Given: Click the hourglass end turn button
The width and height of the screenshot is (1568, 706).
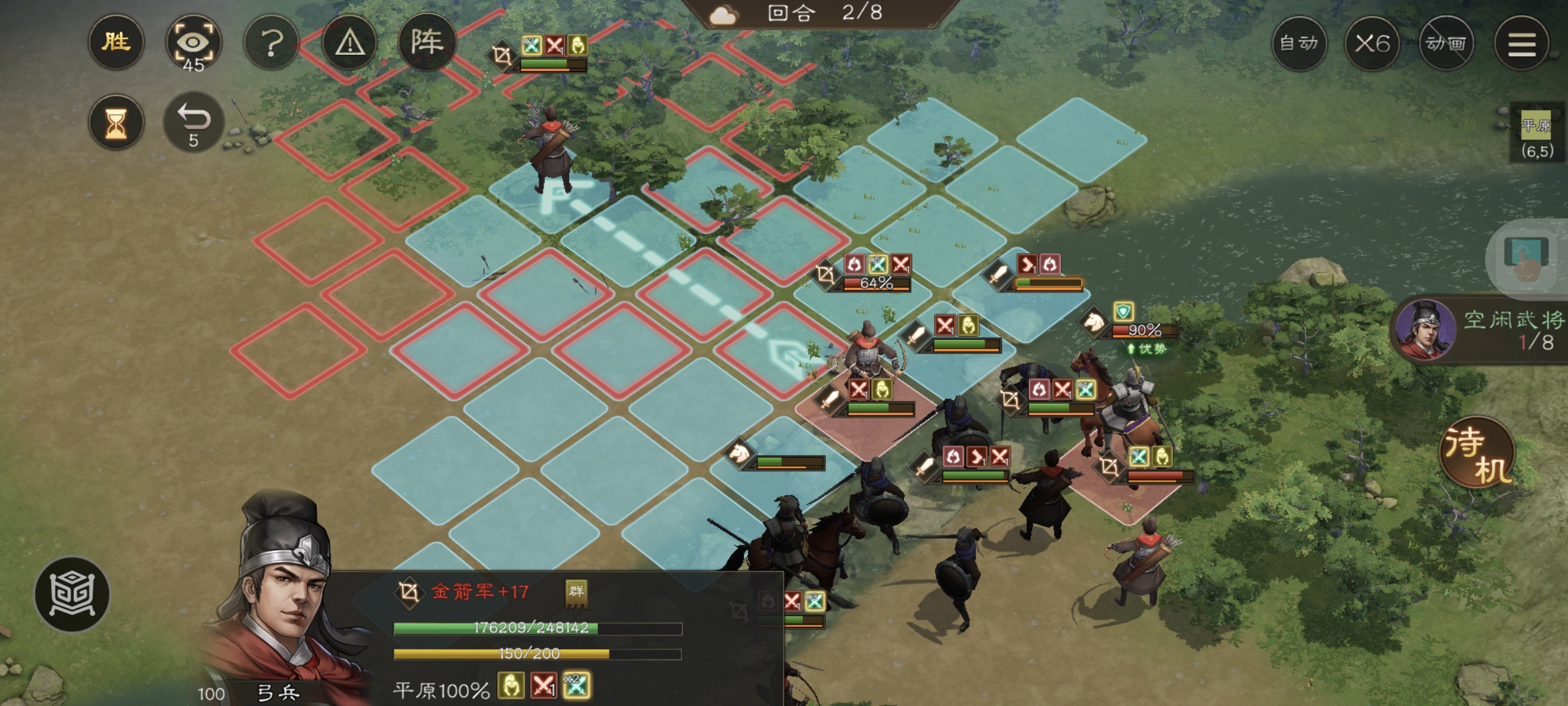Looking at the screenshot, I should pos(116,122).
